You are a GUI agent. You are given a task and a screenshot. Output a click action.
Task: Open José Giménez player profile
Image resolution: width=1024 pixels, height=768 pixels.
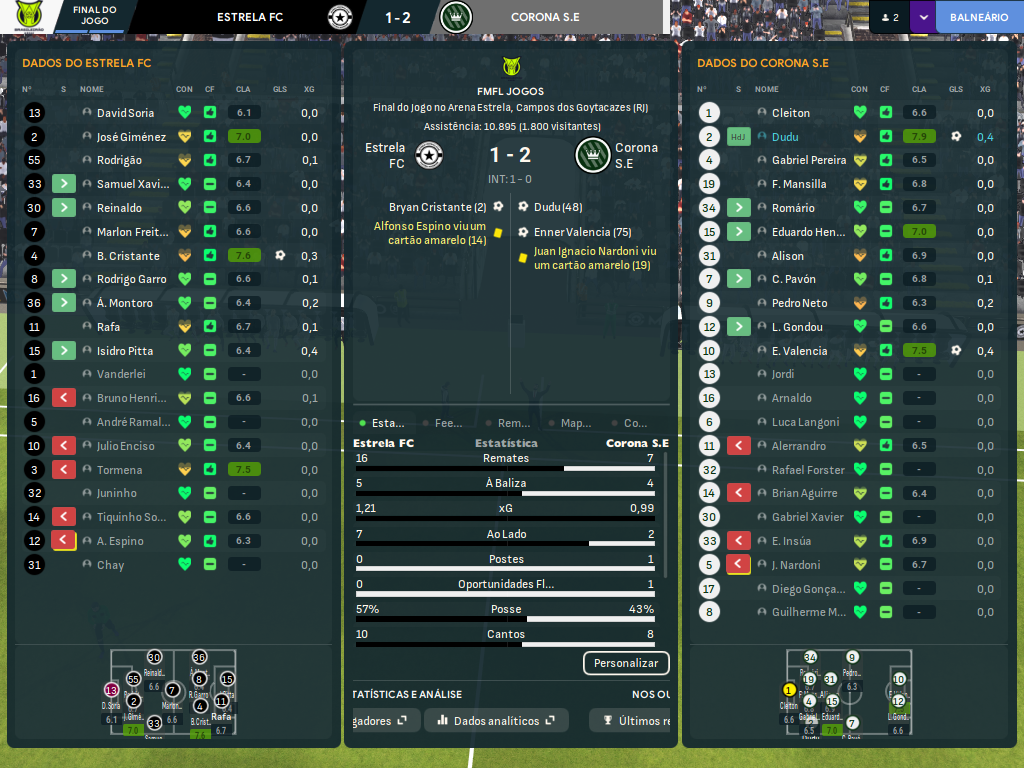pos(131,137)
